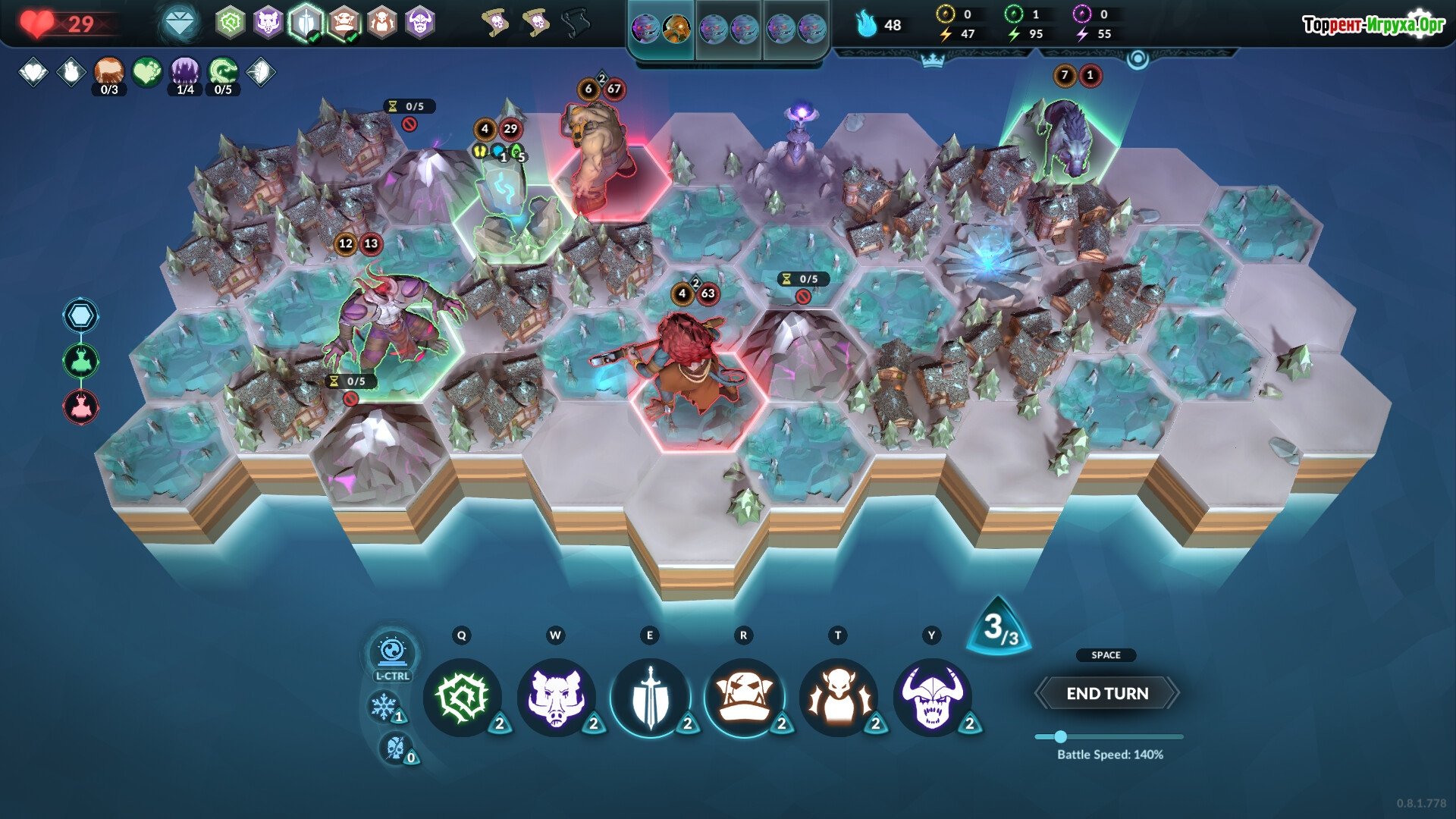Select the first enemy wave portrait pair

point(661,30)
